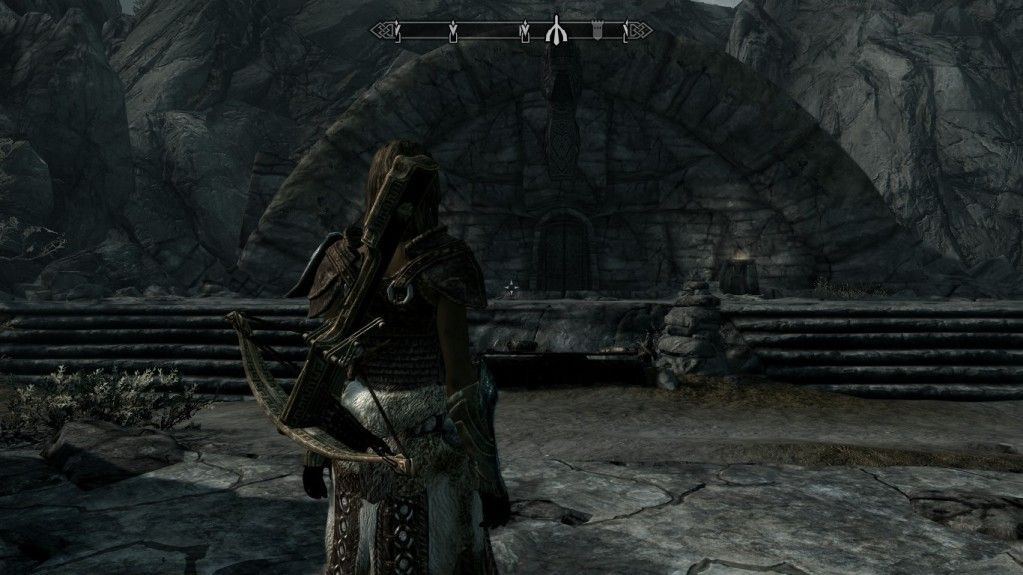Screen dimensions: 1023x575
Task: Click the fort tower marker on the compass
Action: click(x=596, y=32)
